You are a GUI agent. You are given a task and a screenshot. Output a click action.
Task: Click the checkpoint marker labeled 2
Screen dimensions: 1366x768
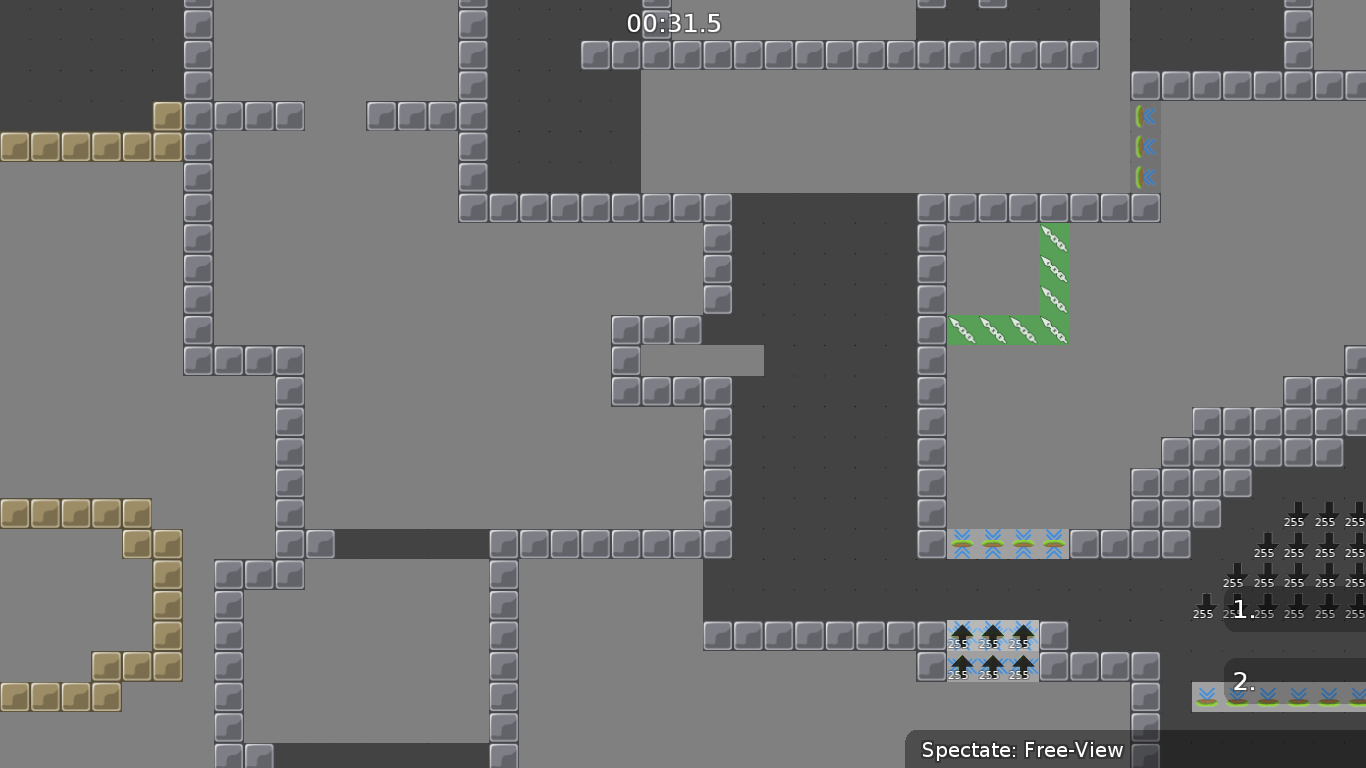1242,682
